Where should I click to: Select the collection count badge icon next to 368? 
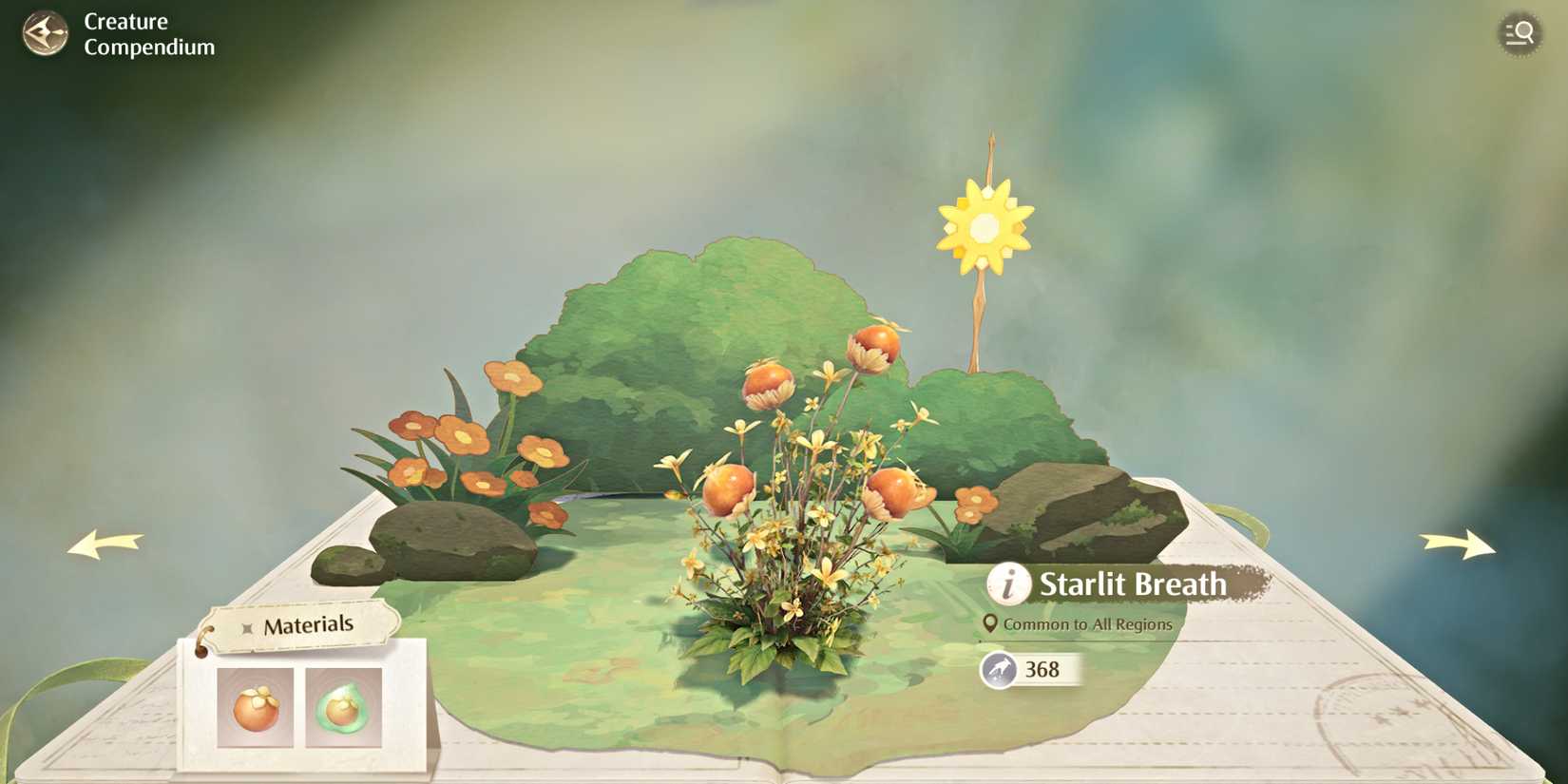tap(997, 669)
